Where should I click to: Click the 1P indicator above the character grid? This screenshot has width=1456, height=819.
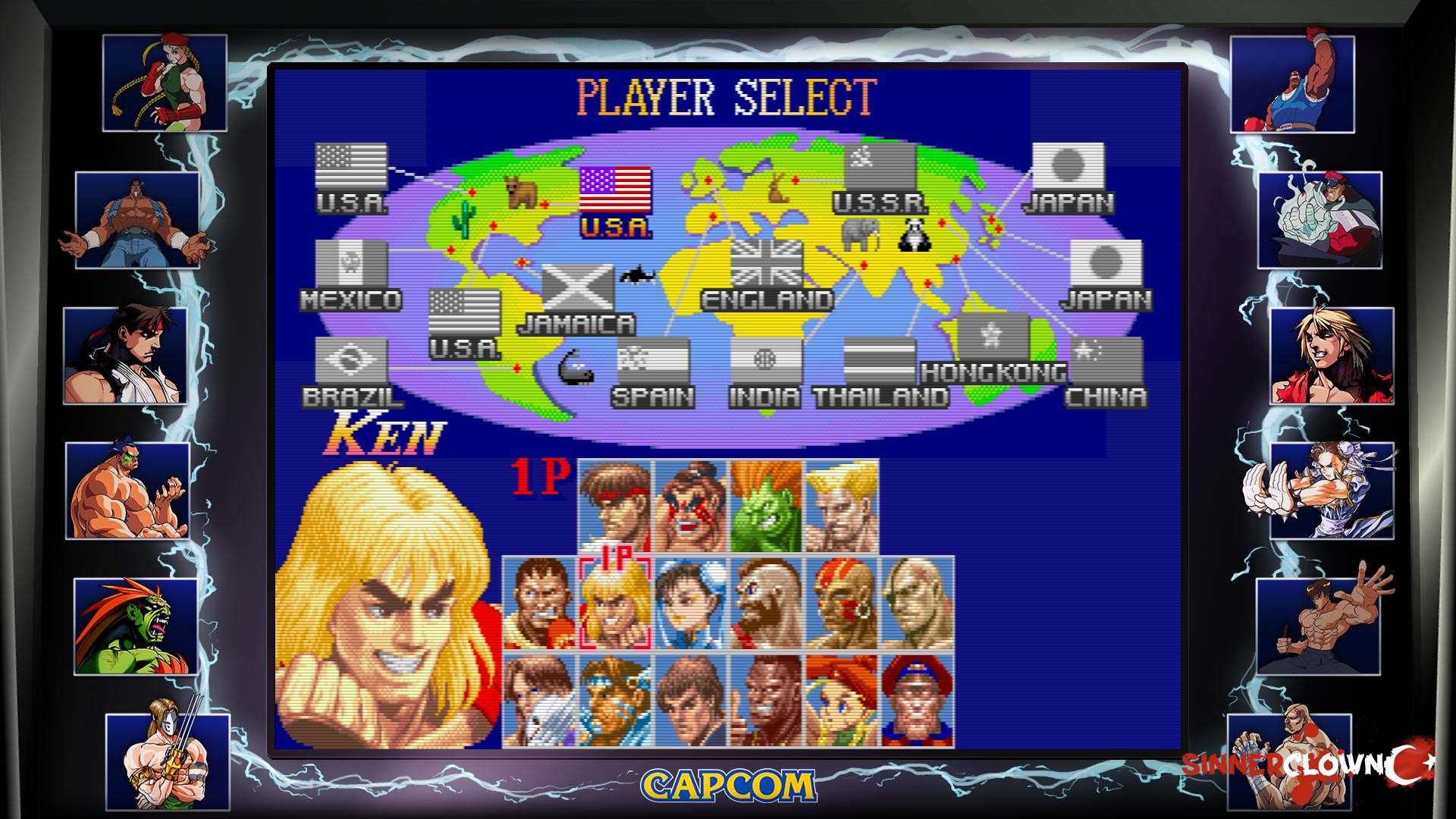click(538, 478)
